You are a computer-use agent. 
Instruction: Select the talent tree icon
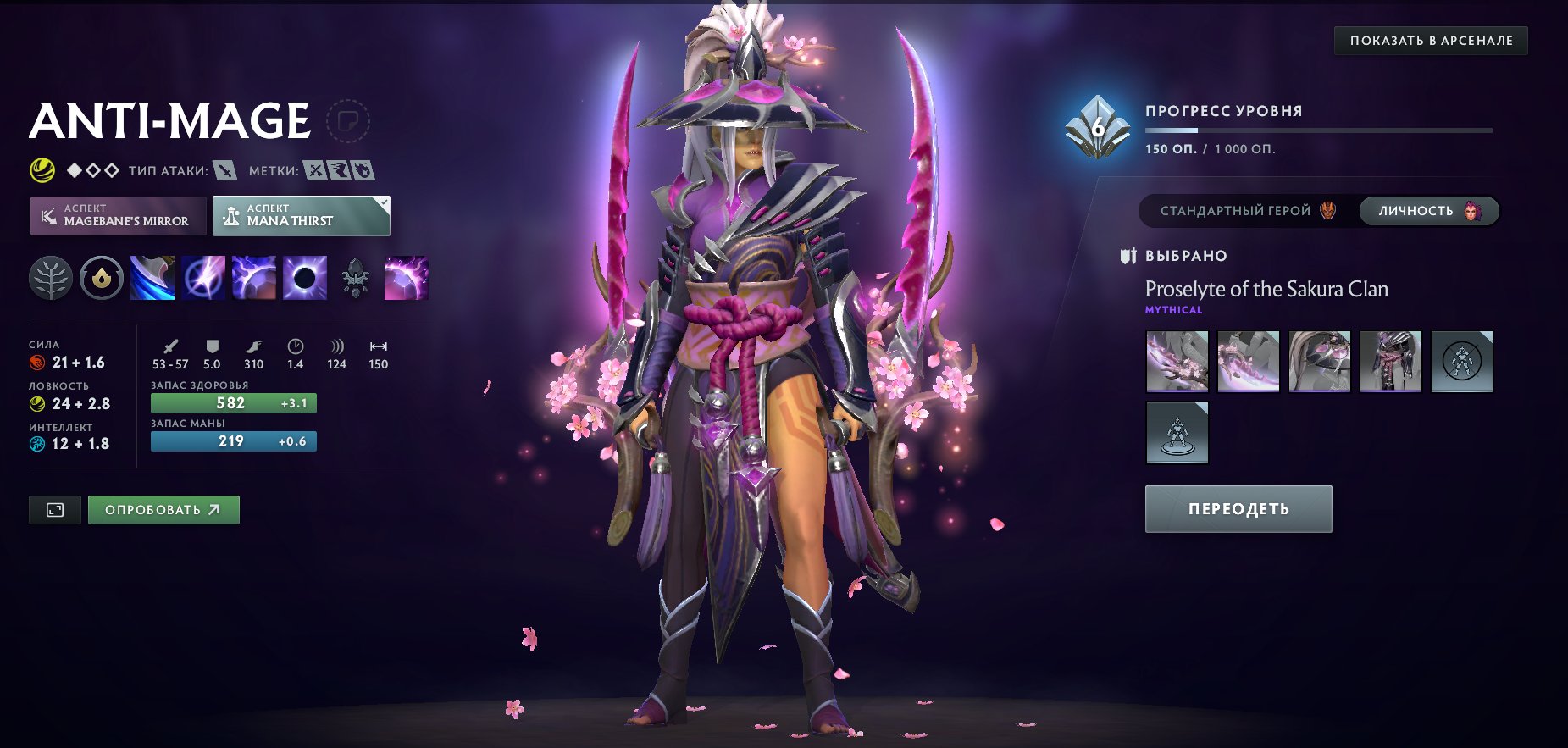[51, 278]
